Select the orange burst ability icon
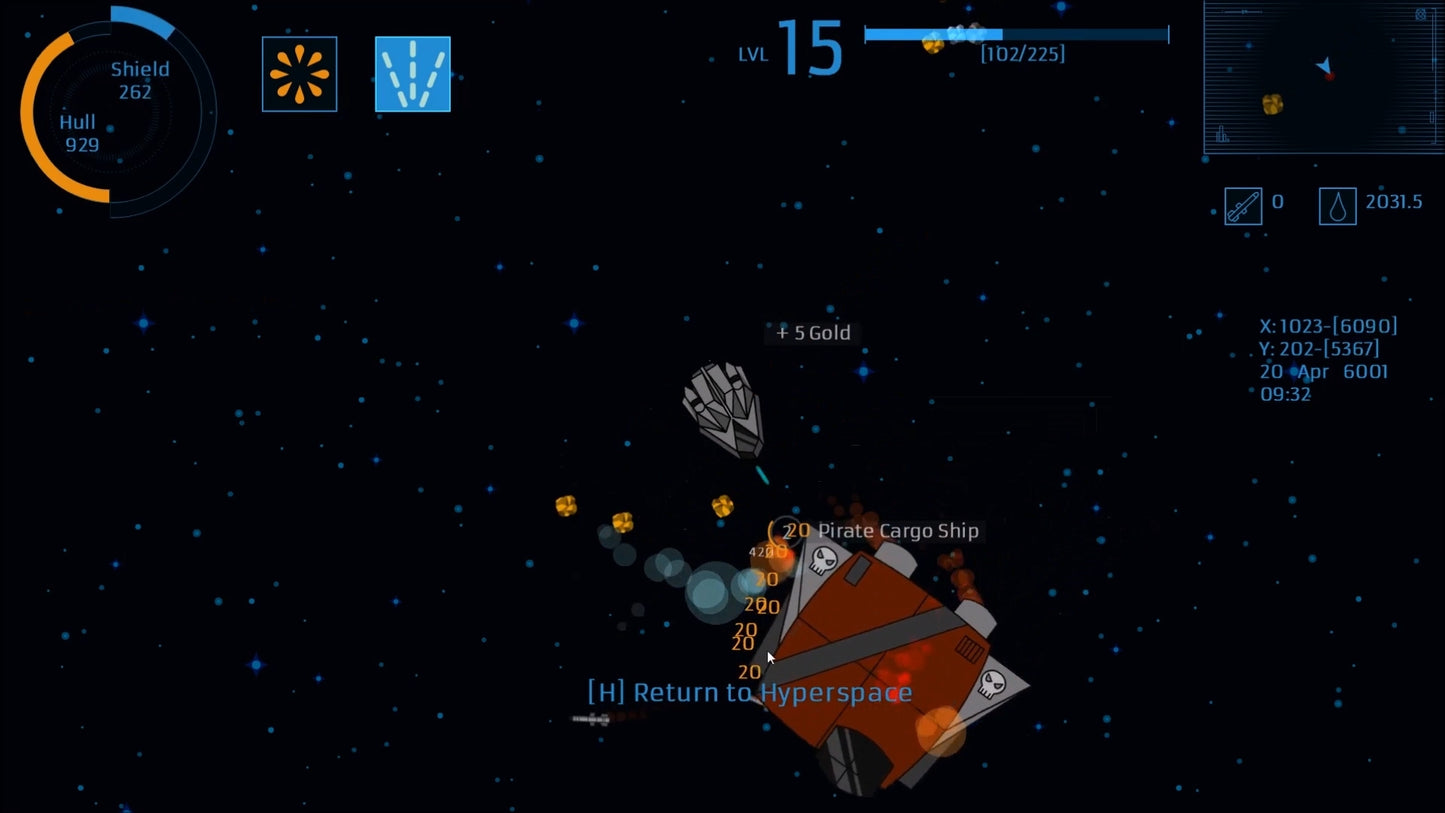Viewport: 1445px width, 813px height. (299, 74)
